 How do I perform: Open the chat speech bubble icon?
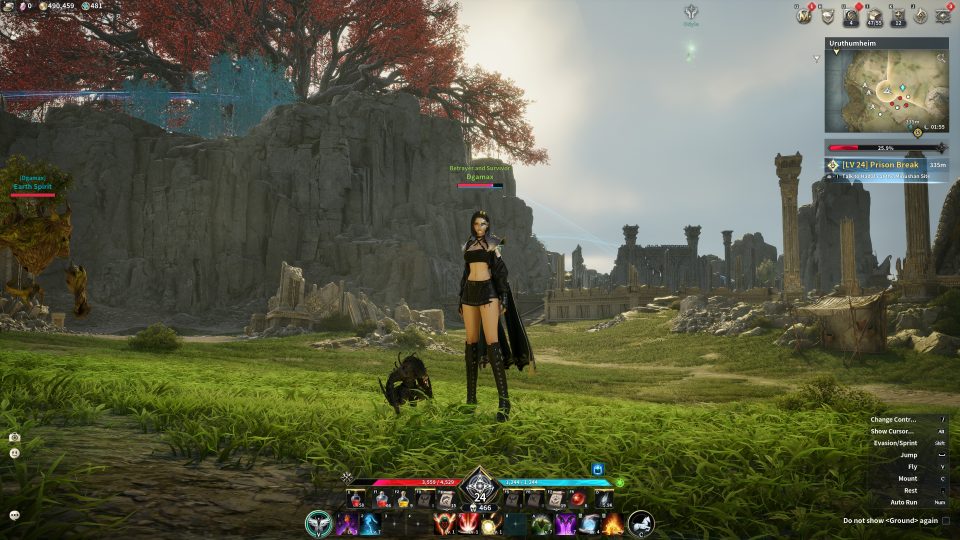pos(15,515)
